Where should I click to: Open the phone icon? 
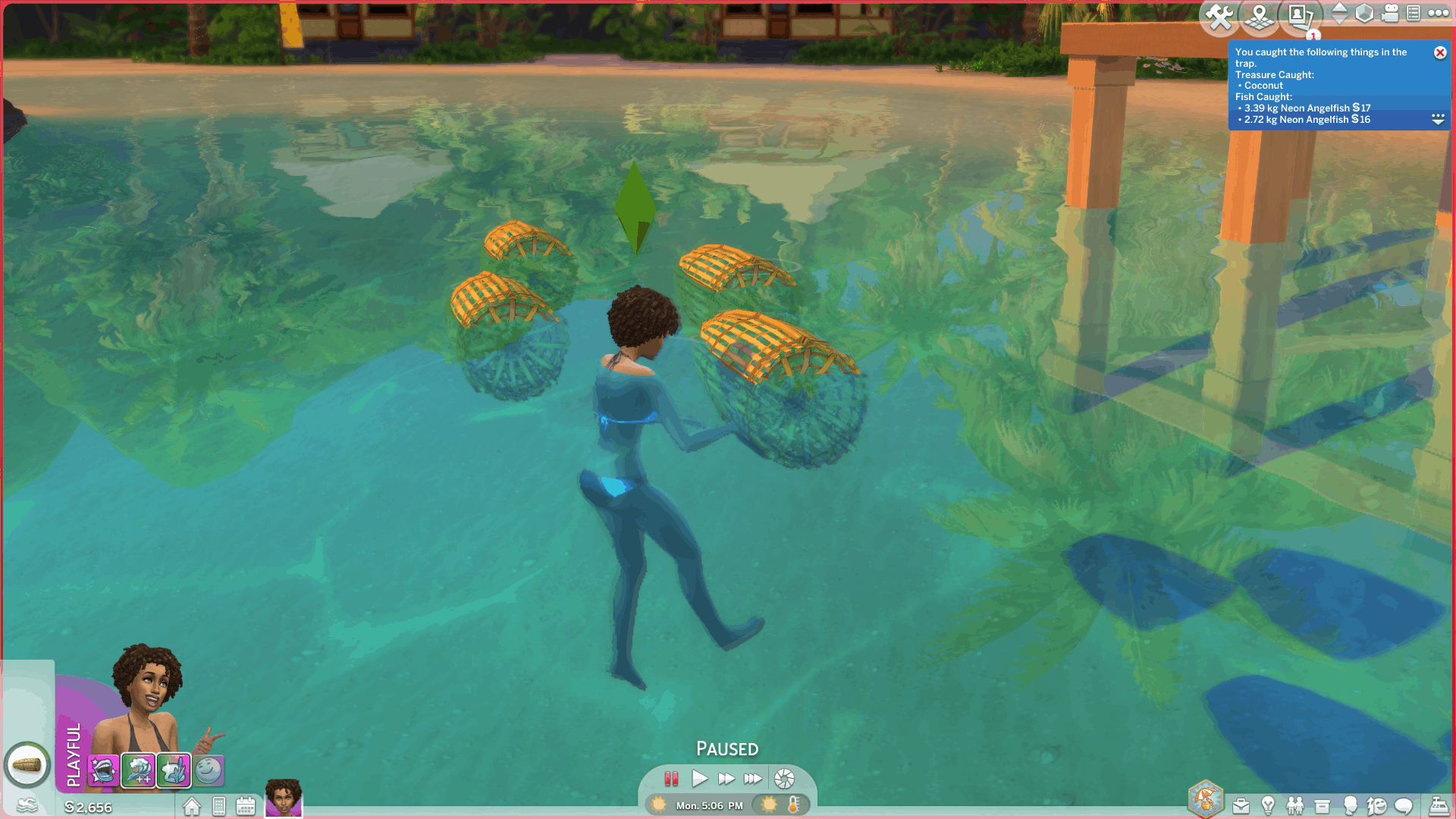[x=219, y=806]
